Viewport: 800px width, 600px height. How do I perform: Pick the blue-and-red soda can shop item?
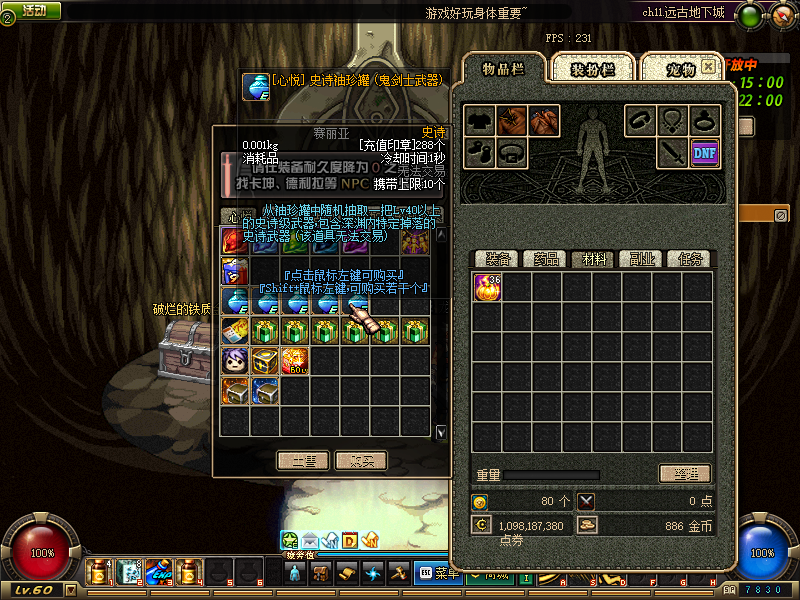coord(235,271)
